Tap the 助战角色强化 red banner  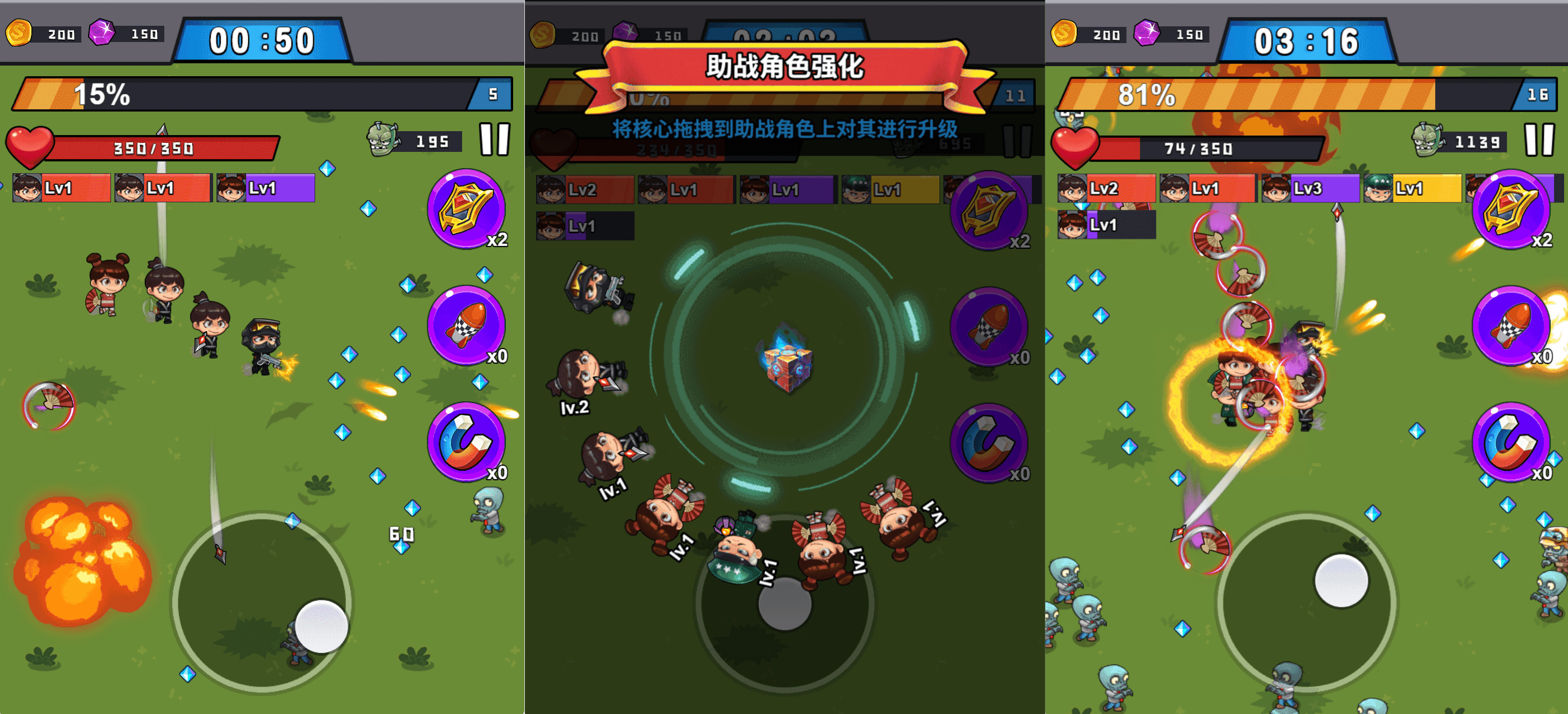(785, 67)
